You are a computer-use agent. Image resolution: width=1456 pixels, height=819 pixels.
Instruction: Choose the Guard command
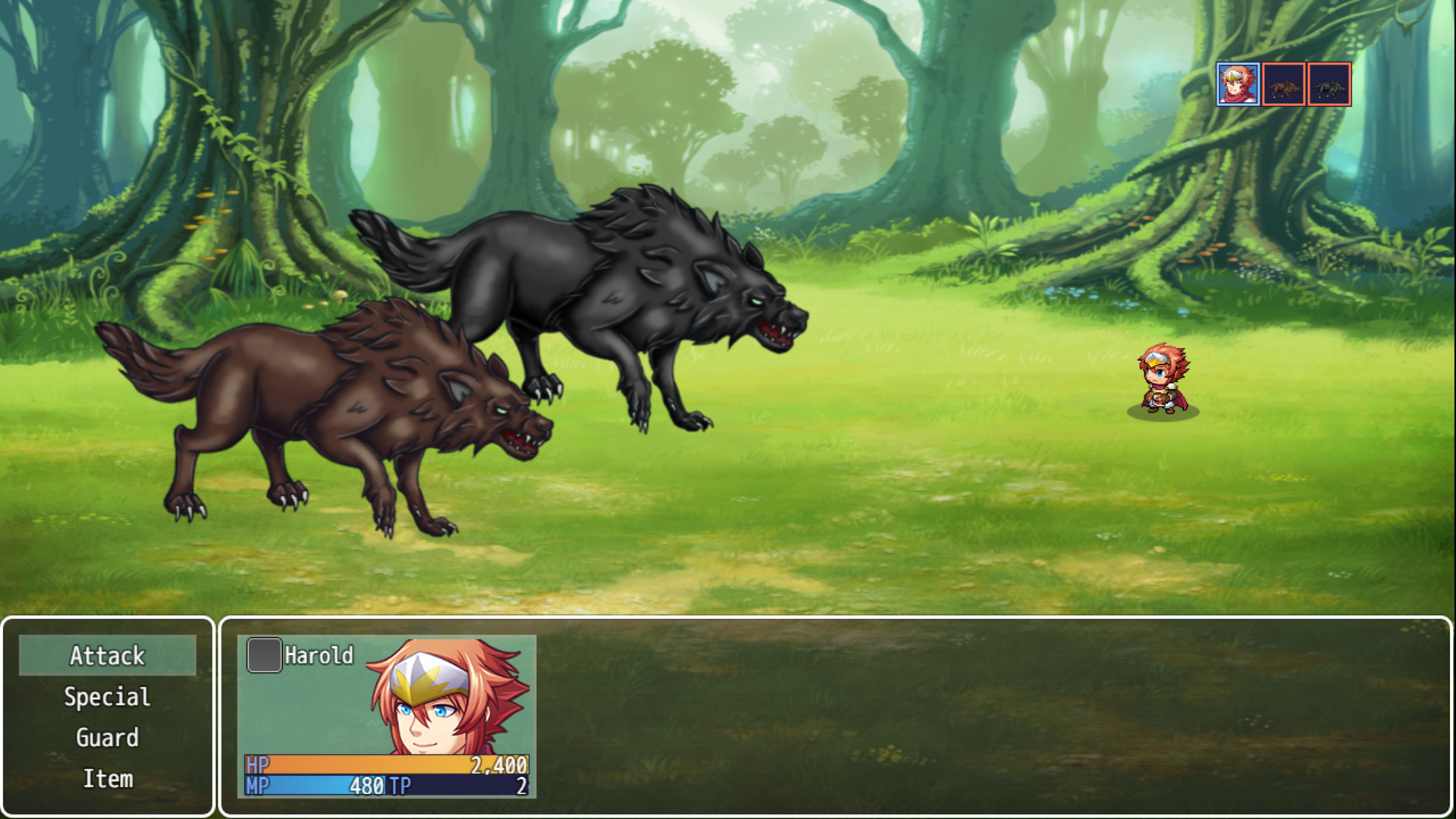pos(108,737)
